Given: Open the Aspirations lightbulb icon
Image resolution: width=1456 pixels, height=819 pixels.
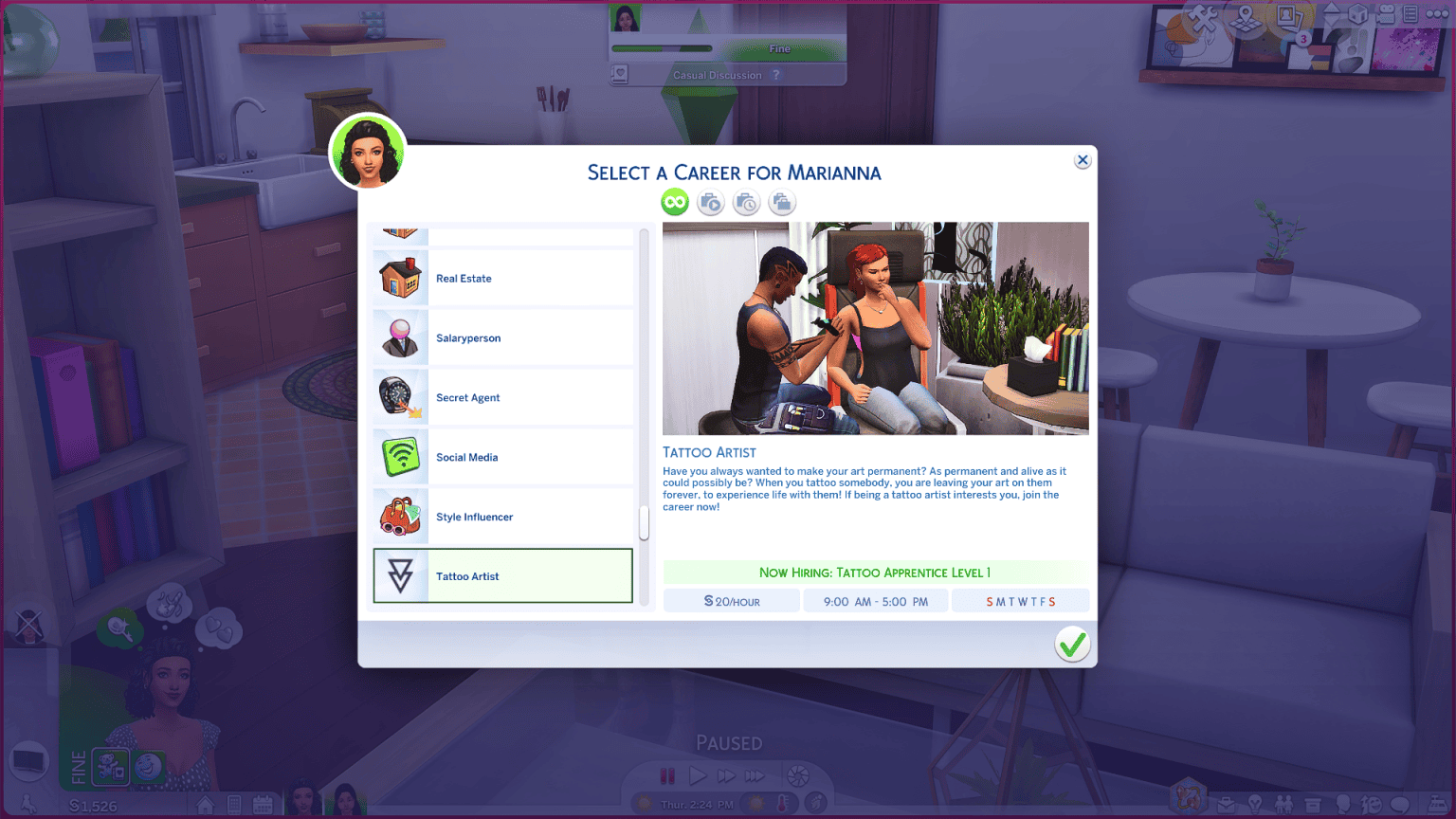Looking at the screenshot, I should (x=1256, y=804).
